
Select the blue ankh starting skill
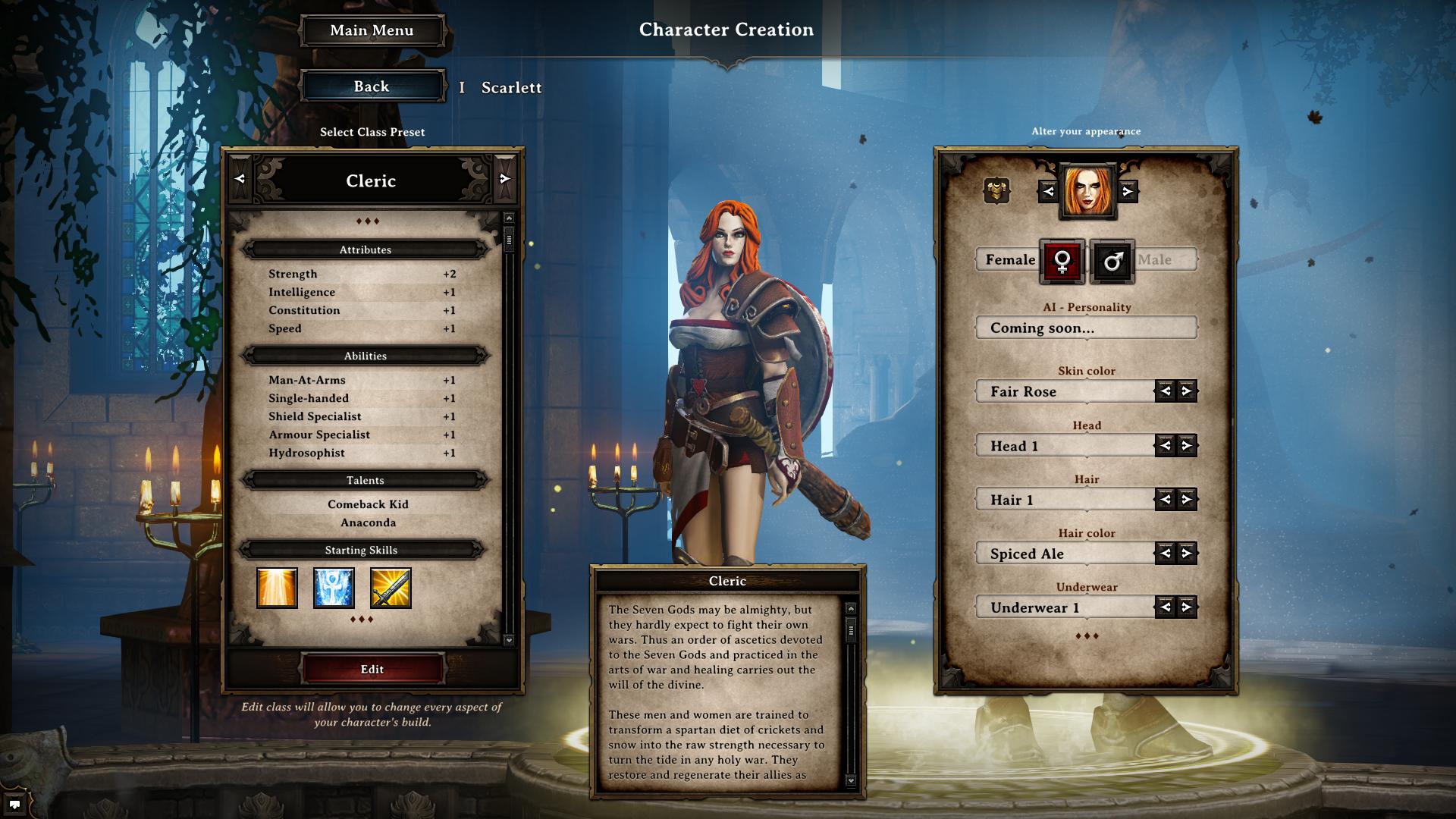[334, 588]
